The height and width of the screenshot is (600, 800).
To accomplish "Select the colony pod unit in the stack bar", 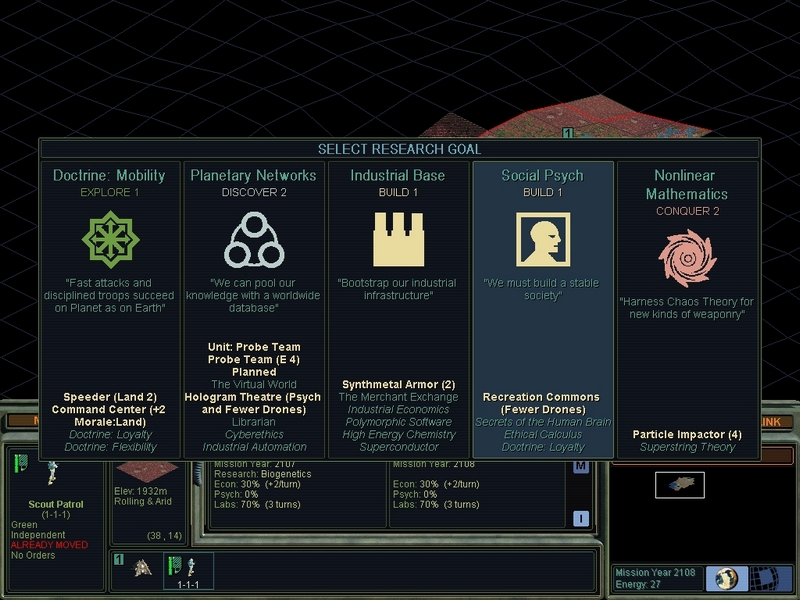I will pyautogui.click(x=144, y=568).
